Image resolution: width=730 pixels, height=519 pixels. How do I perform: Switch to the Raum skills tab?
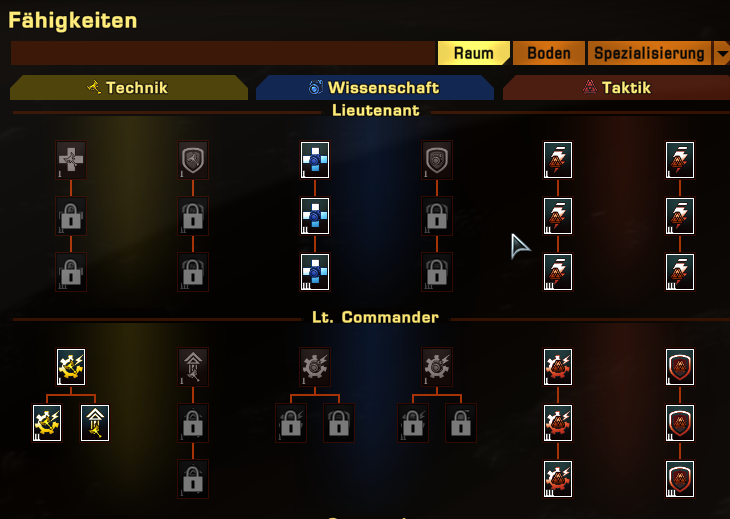tap(474, 53)
